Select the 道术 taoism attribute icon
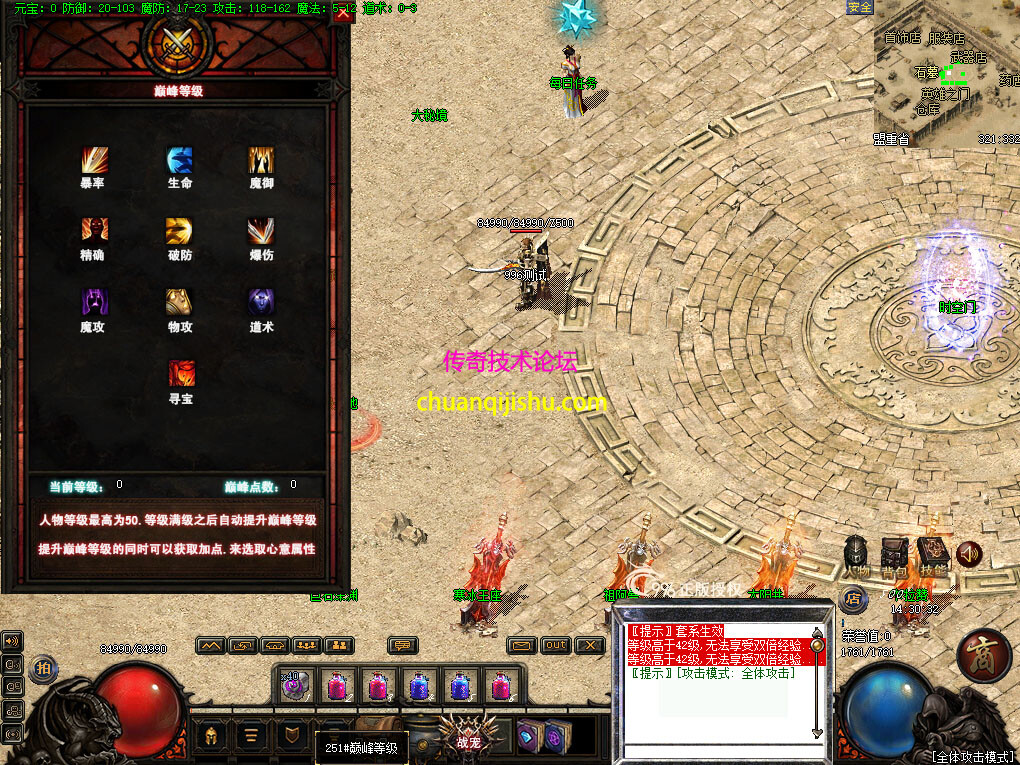 click(262, 302)
